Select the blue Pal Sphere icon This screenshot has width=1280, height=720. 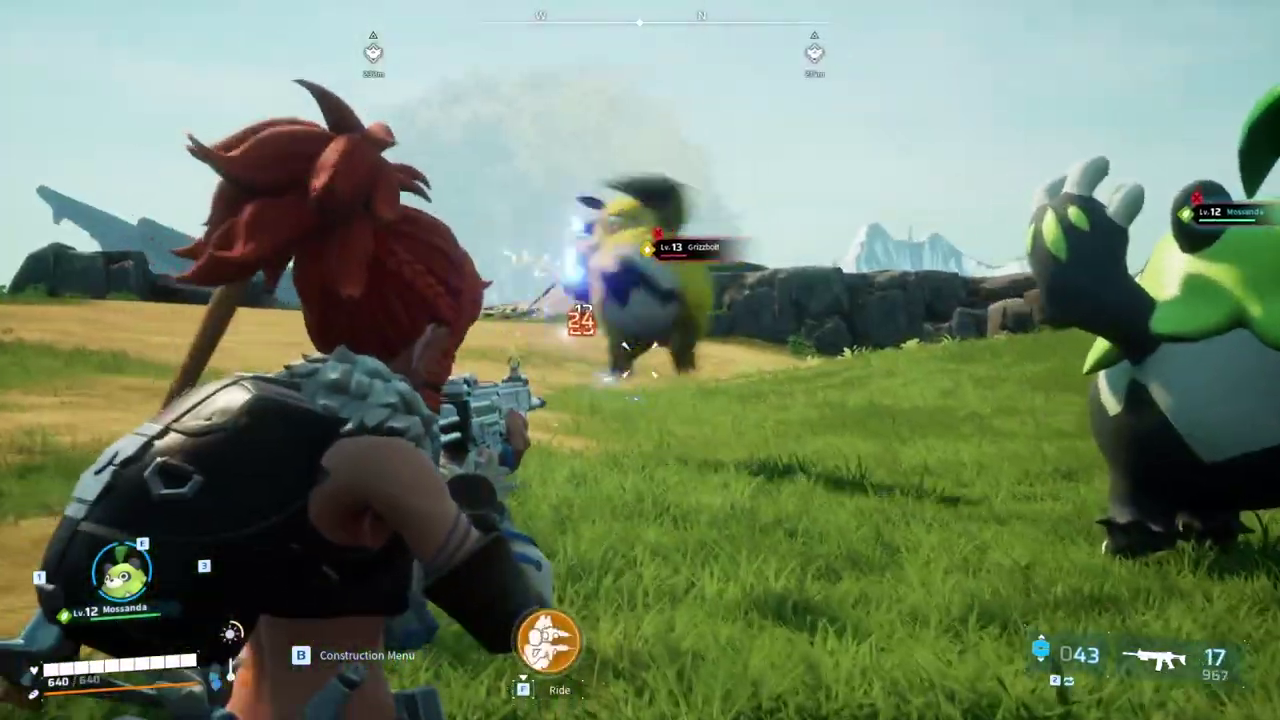[x=1041, y=650]
